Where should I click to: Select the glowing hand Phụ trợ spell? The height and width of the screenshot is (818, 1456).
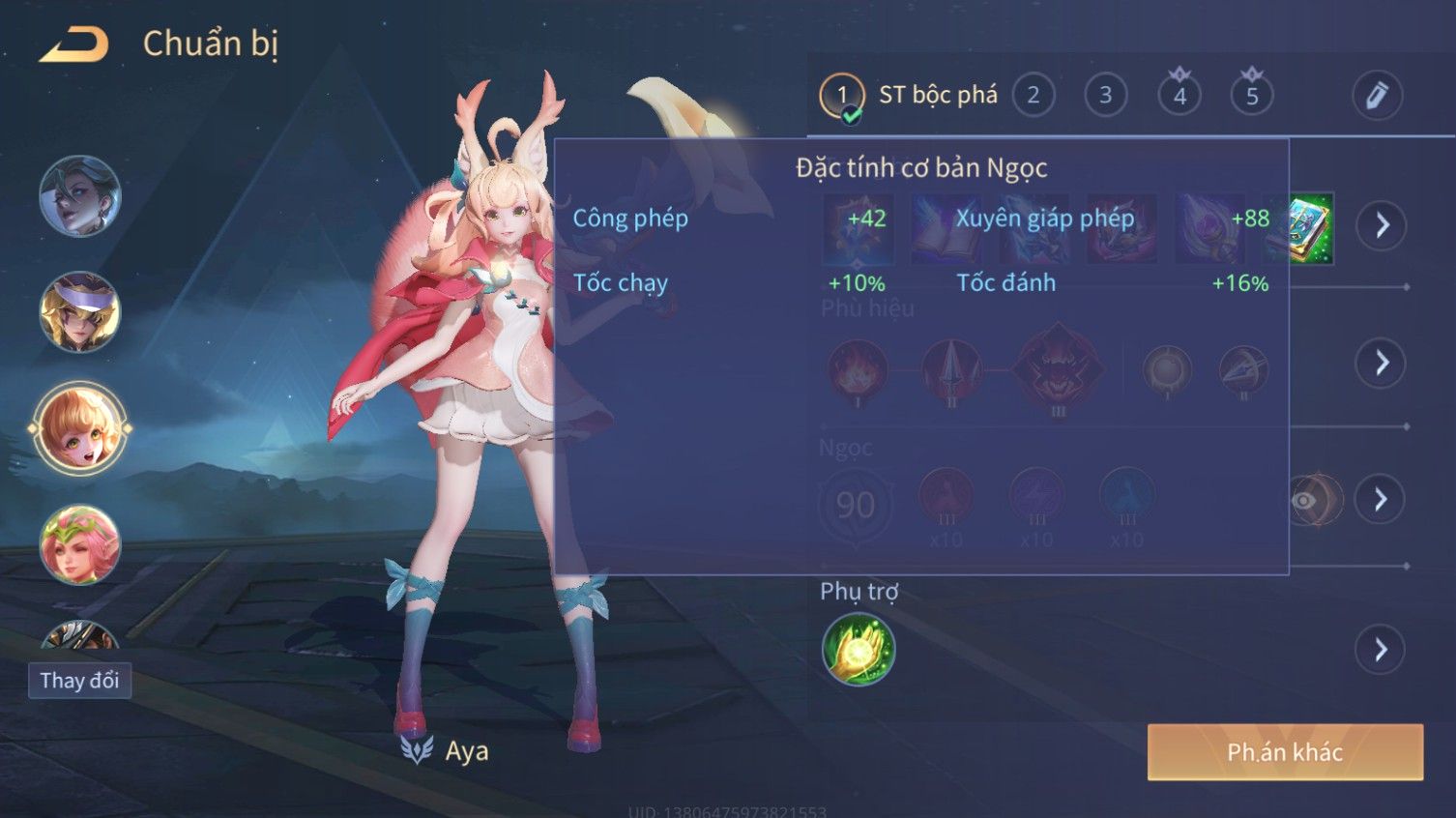858,649
